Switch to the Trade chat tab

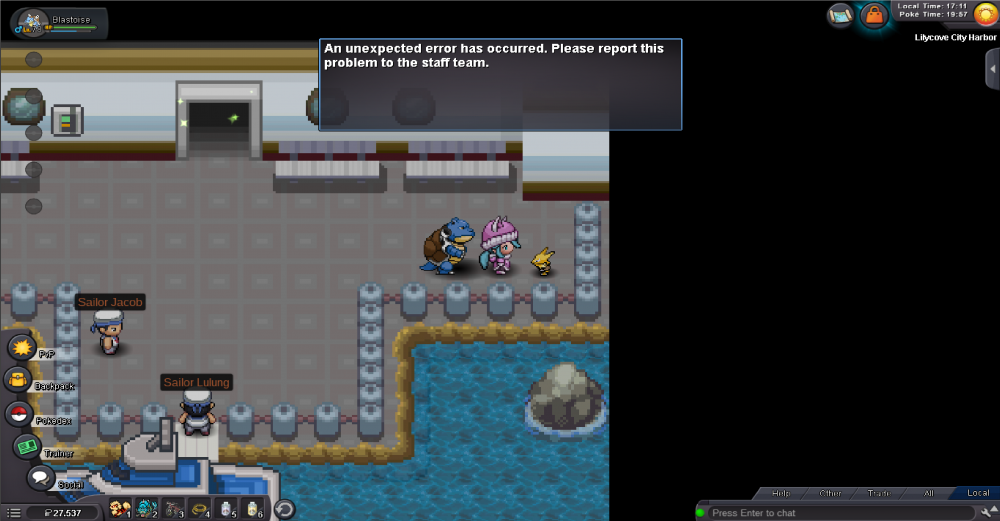tap(879, 493)
